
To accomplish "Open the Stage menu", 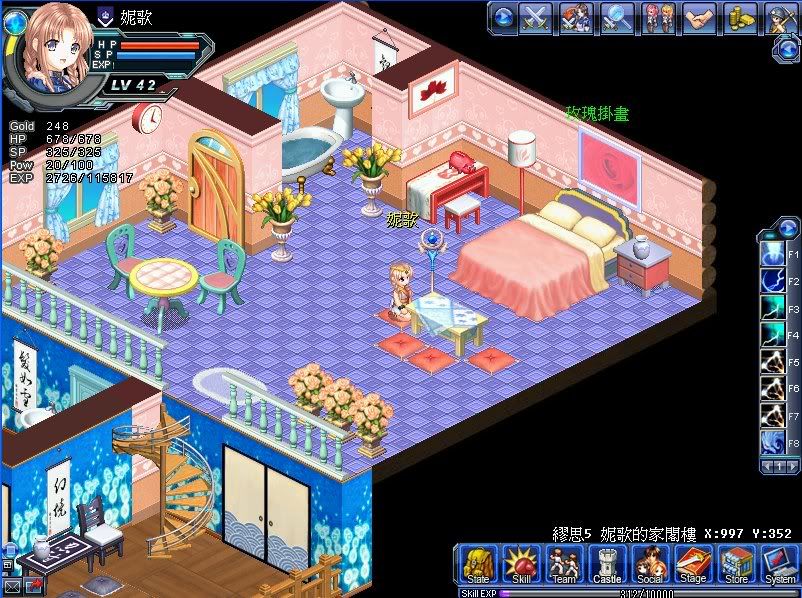I will (x=693, y=563).
